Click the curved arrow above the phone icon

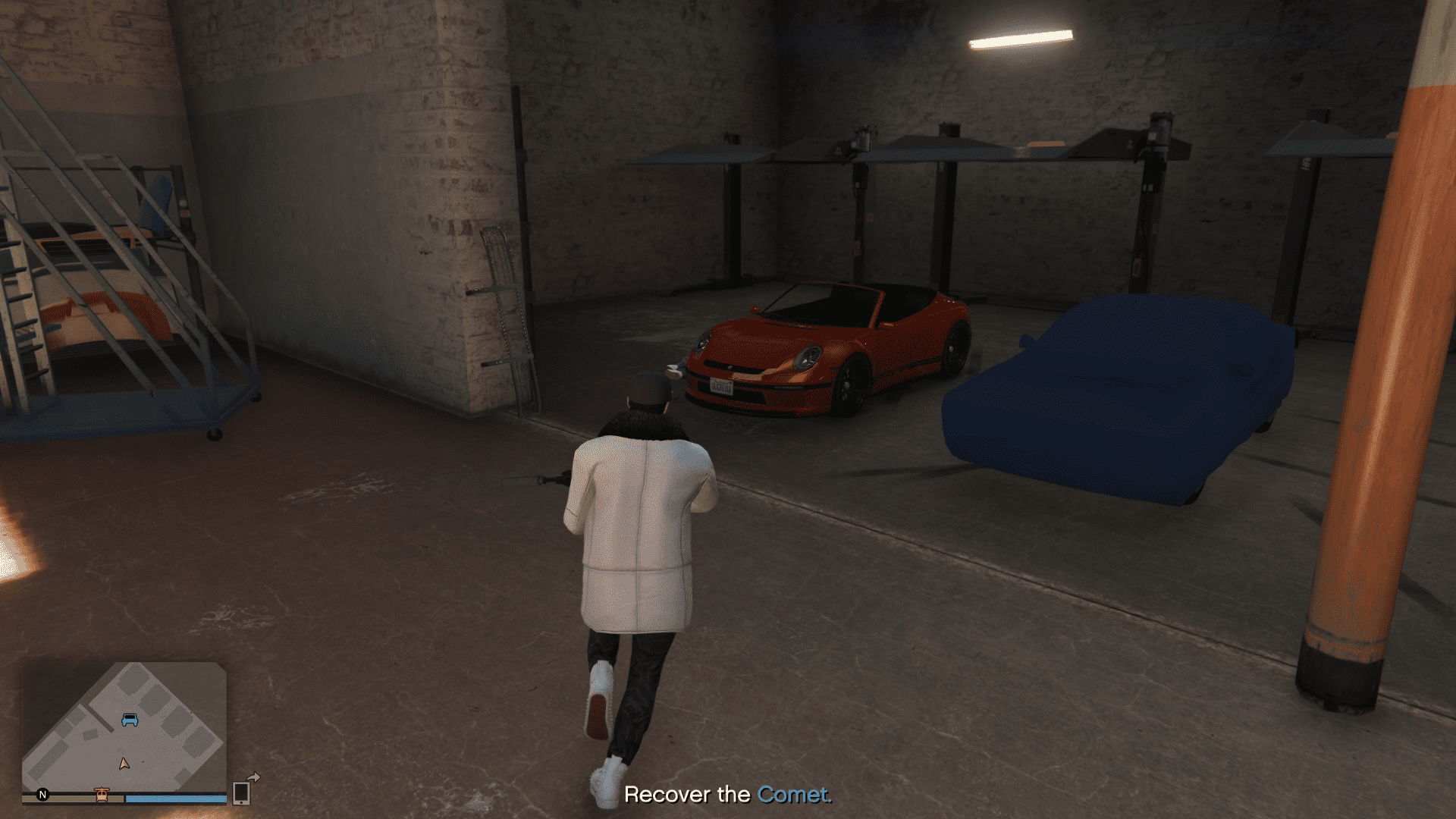pyautogui.click(x=253, y=777)
